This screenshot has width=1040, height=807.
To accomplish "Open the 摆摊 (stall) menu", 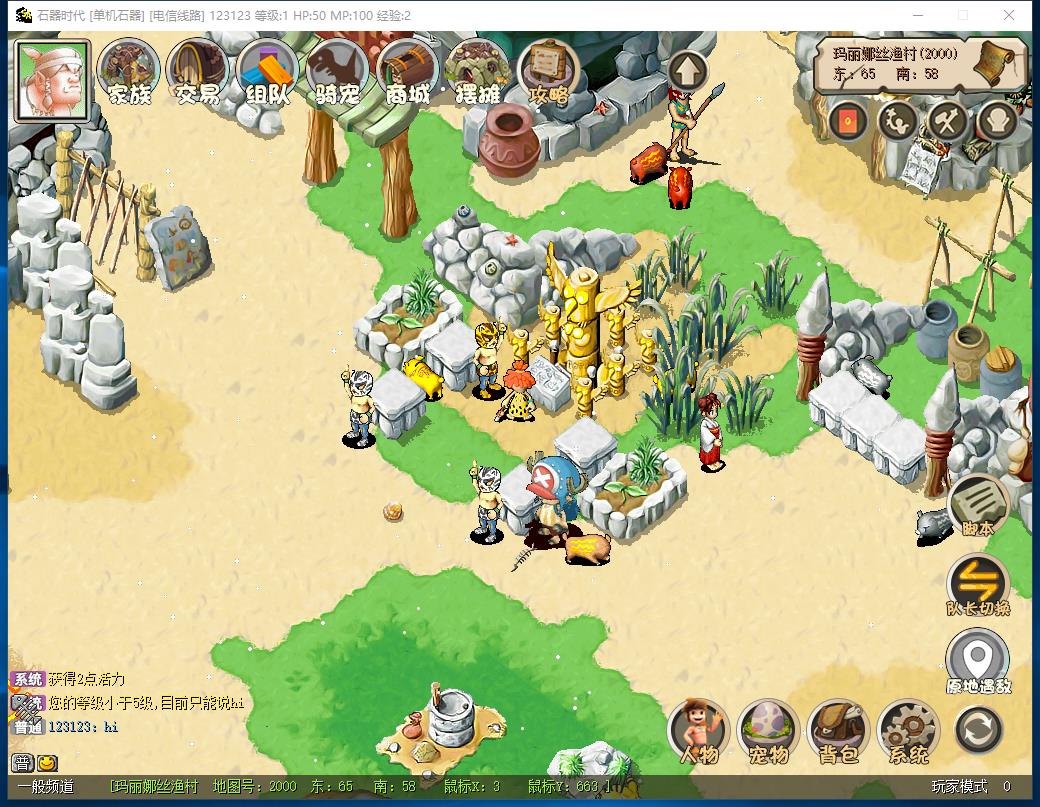I will 478,72.
